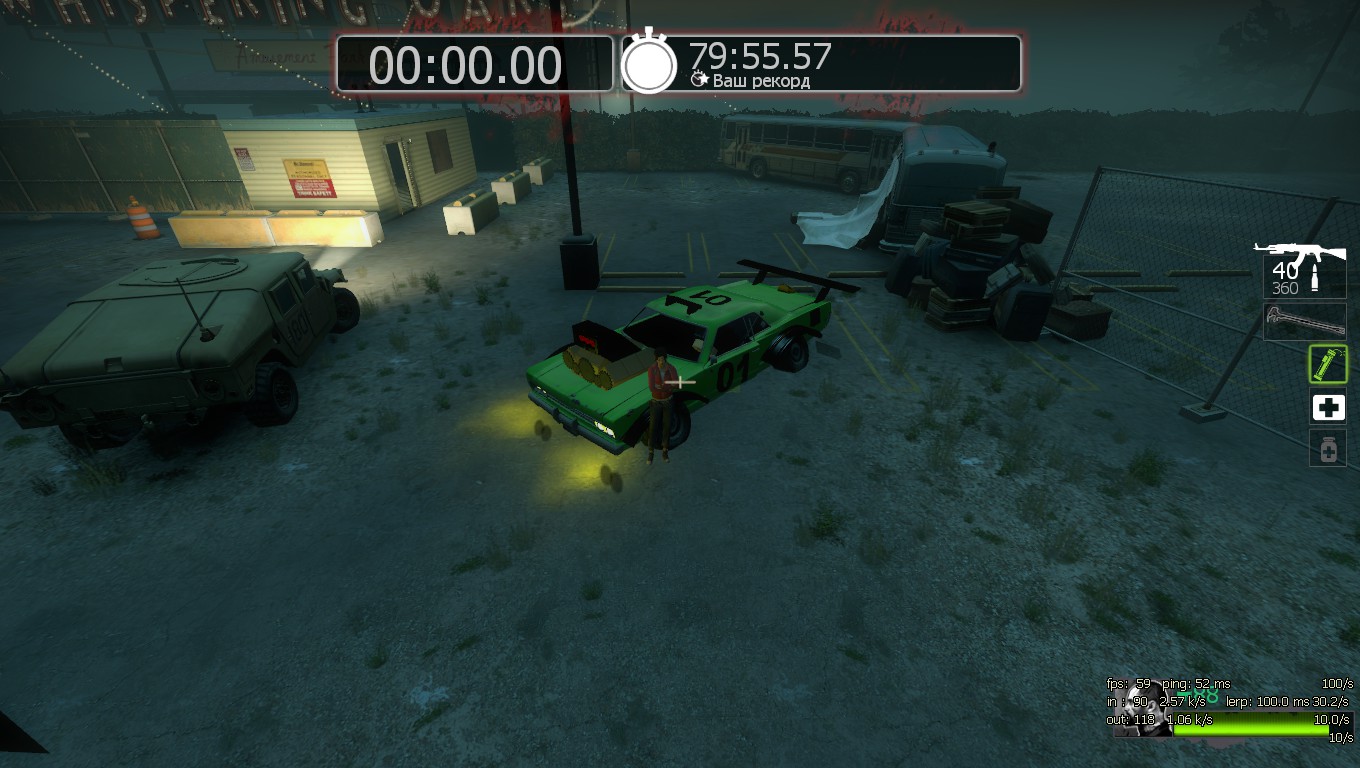
Task: Select the AK-47 primary weapon slot
Action: [x=1303, y=267]
